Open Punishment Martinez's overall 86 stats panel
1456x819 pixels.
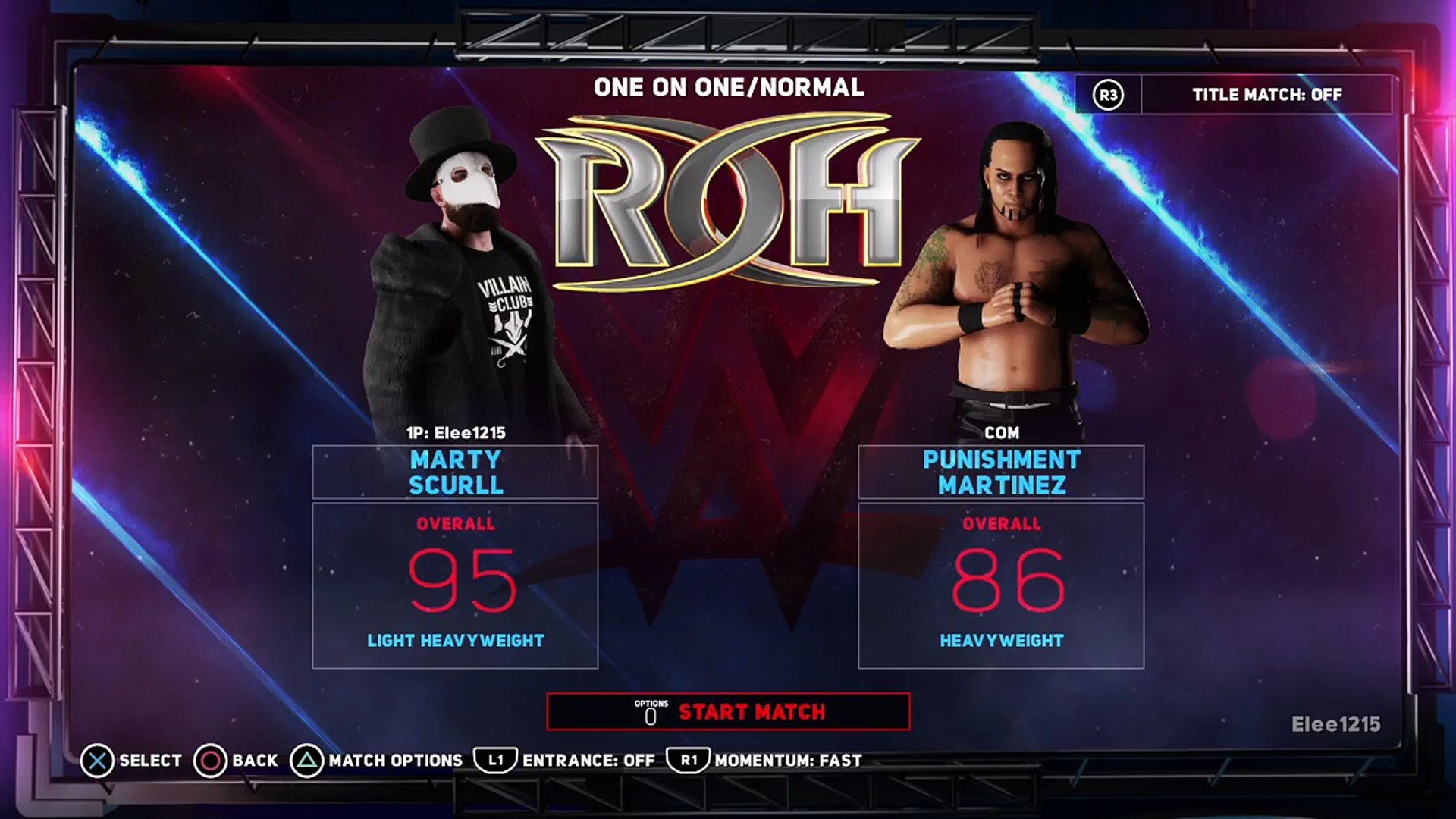coord(1001,585)
